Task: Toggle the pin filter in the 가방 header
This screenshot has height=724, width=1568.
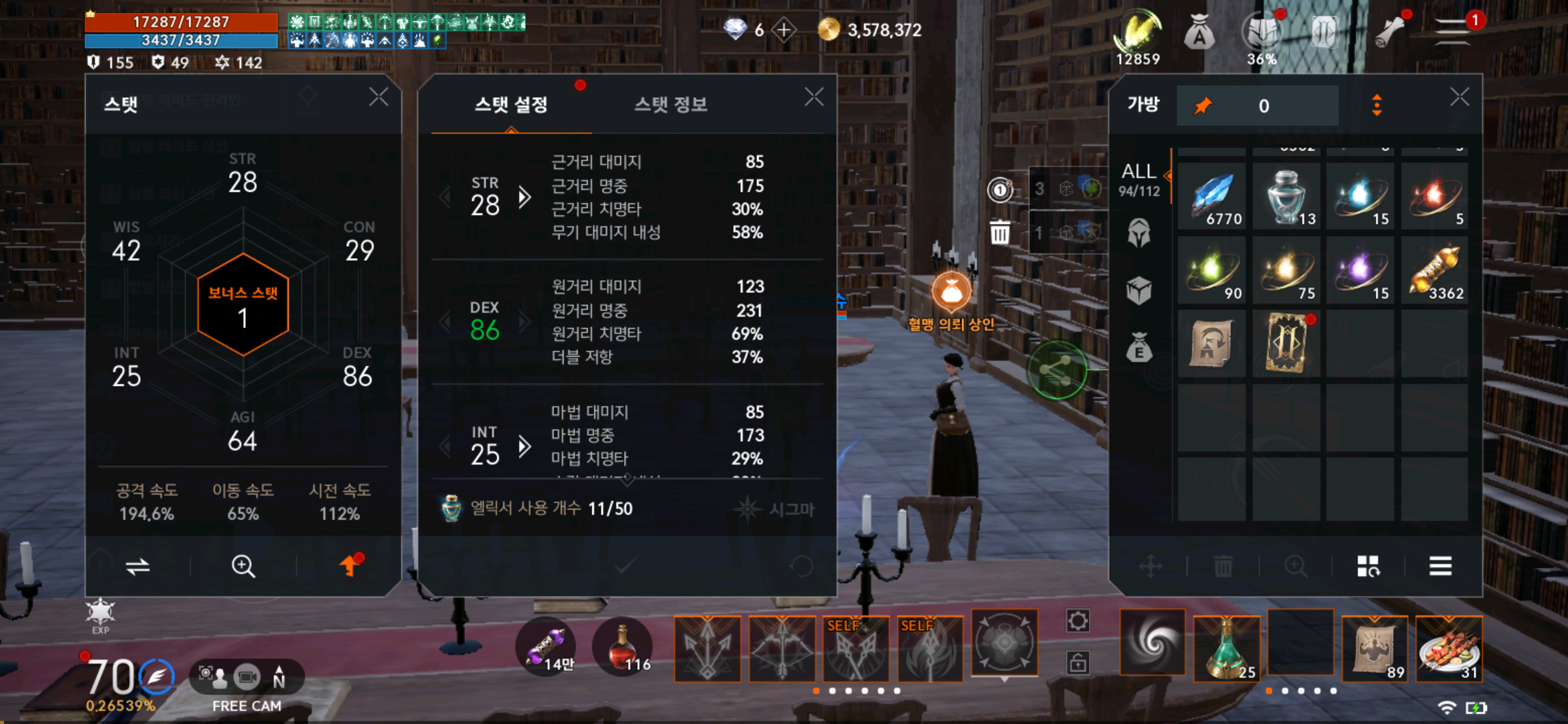Action: (1204, 105)
